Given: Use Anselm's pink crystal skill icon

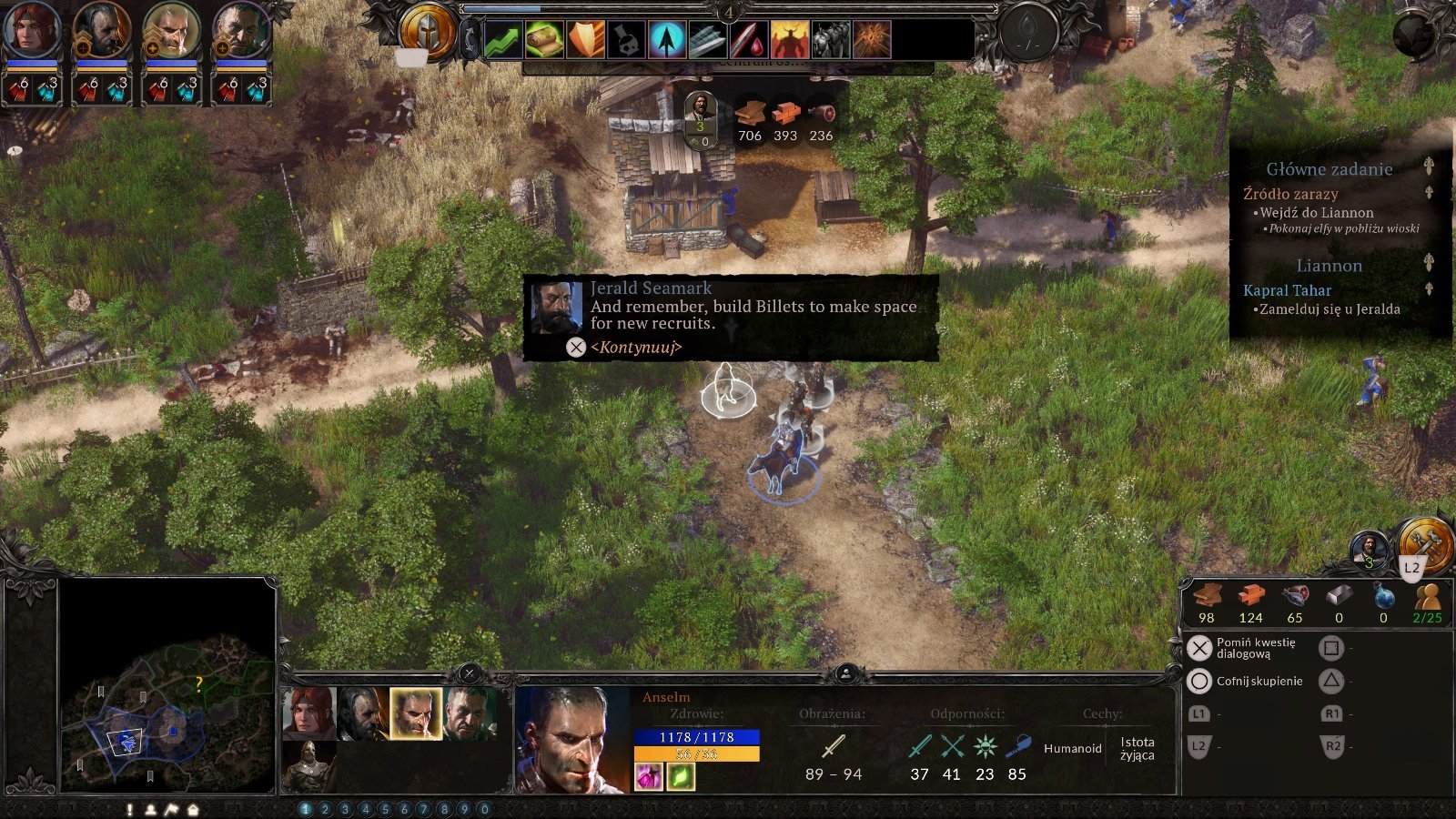Looking at the screenshot, I should click(649, 776).
